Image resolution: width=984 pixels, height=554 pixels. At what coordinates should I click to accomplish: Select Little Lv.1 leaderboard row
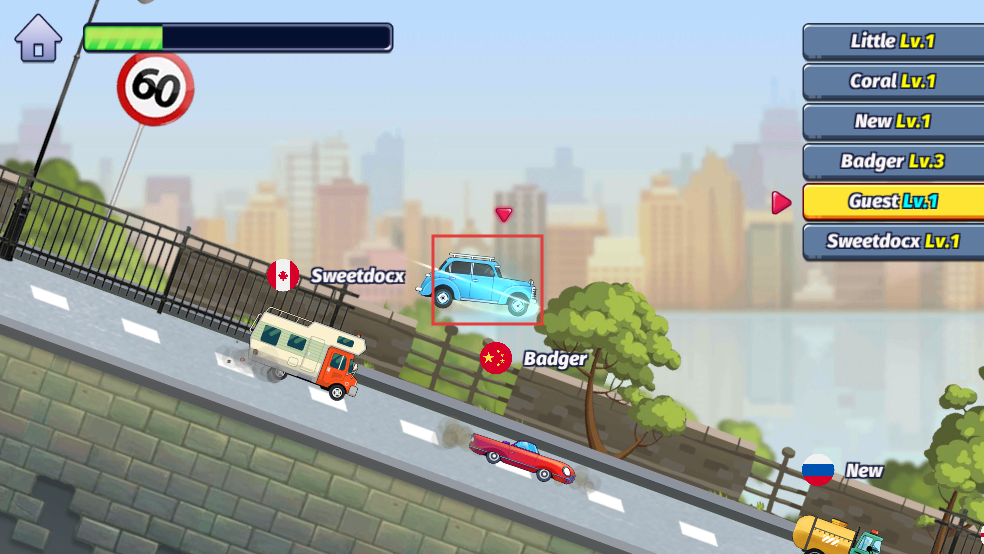tap(892, 41)
